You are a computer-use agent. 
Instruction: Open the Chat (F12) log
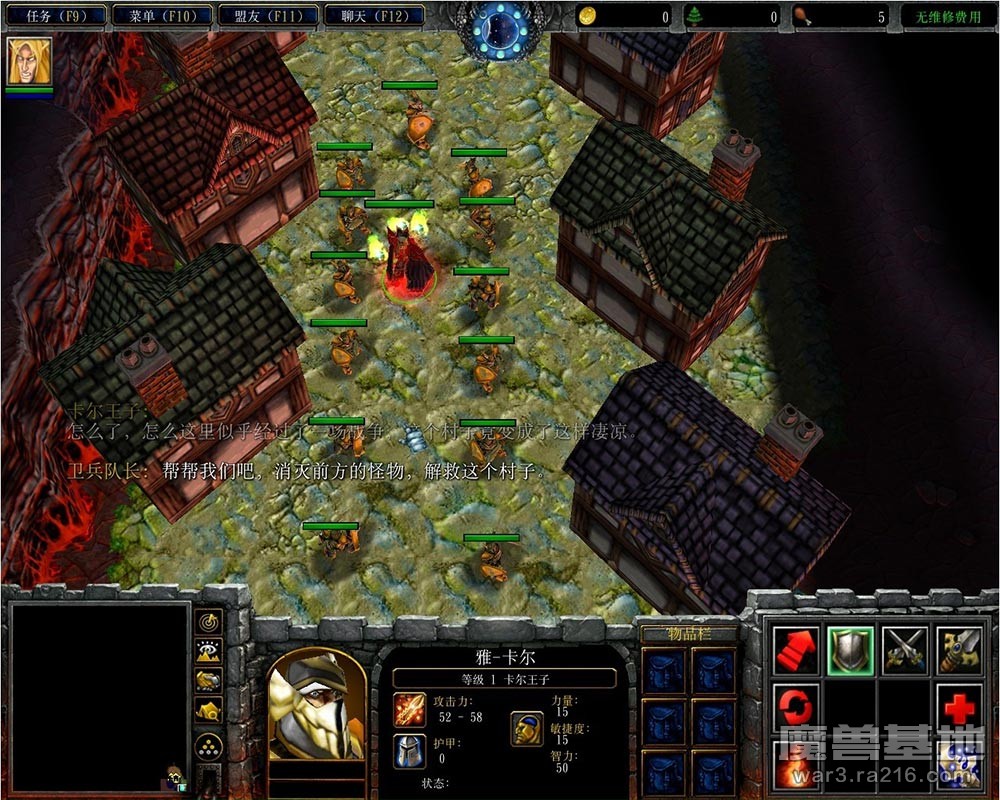point(374,16)
